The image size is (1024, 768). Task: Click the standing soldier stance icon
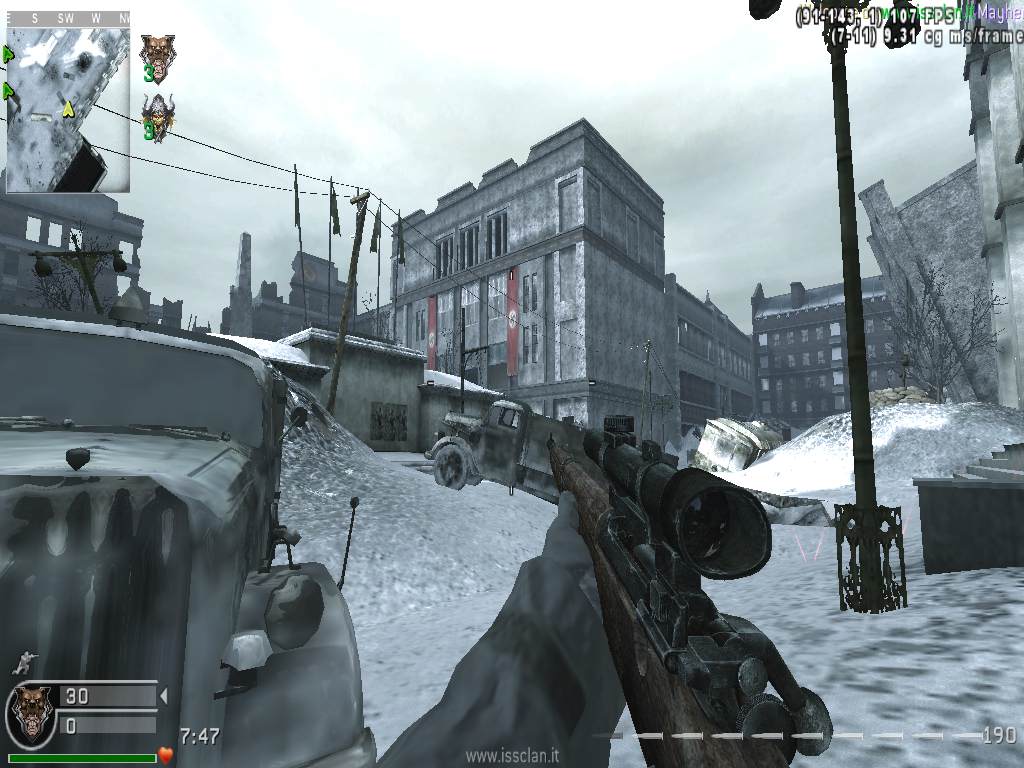(22, 663)
